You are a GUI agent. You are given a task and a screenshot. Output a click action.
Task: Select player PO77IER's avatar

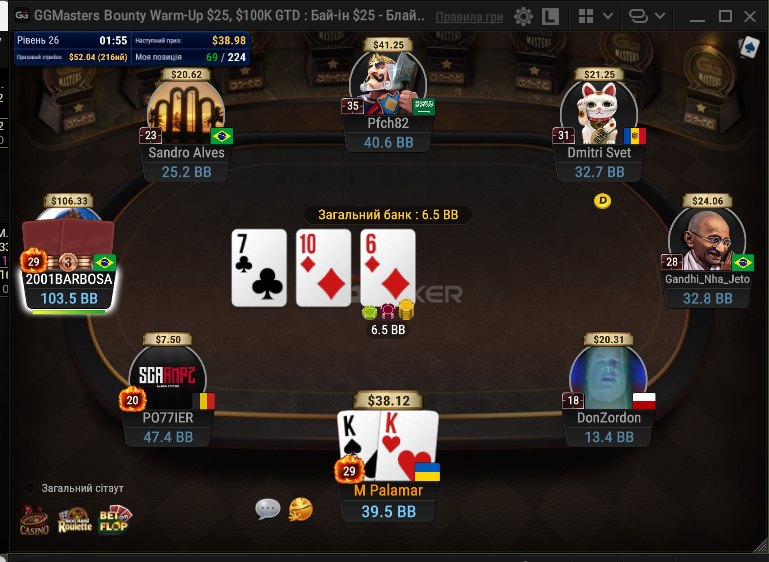tap(168, 378)
